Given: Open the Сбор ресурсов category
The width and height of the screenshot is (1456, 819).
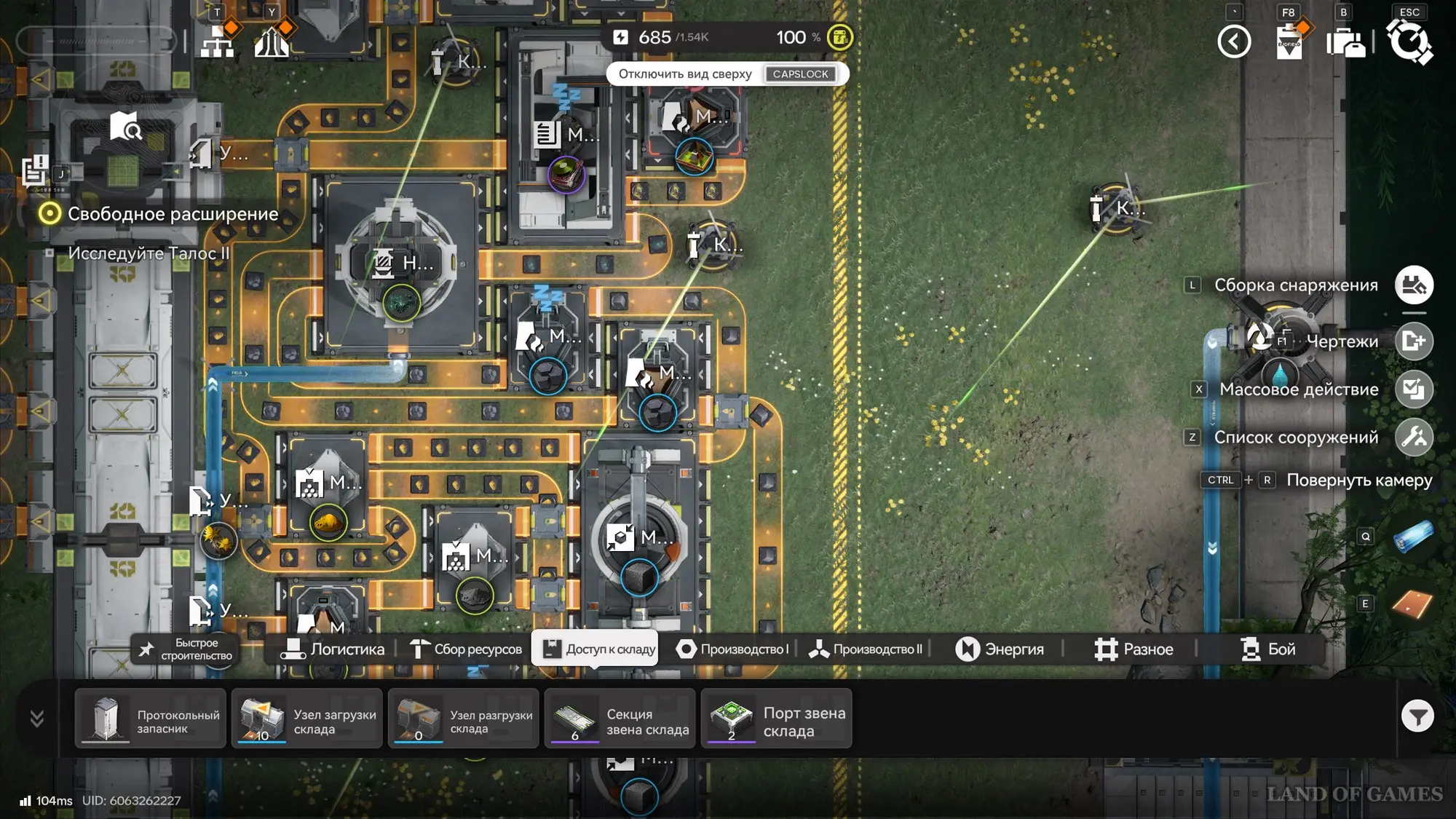Looking at the screenshot, I should [466, 649].
